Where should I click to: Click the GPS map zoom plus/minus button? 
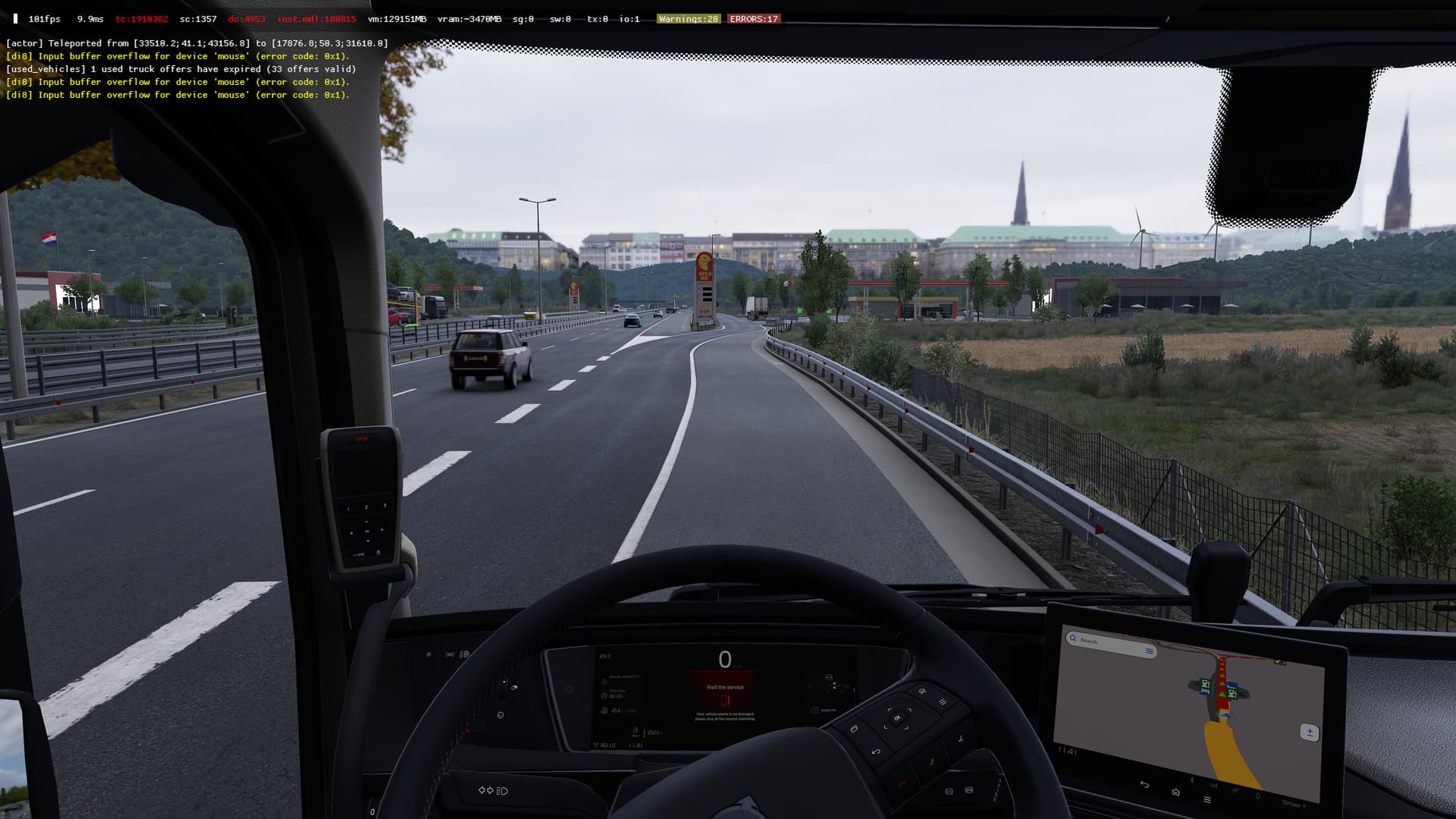(1309, 732)
